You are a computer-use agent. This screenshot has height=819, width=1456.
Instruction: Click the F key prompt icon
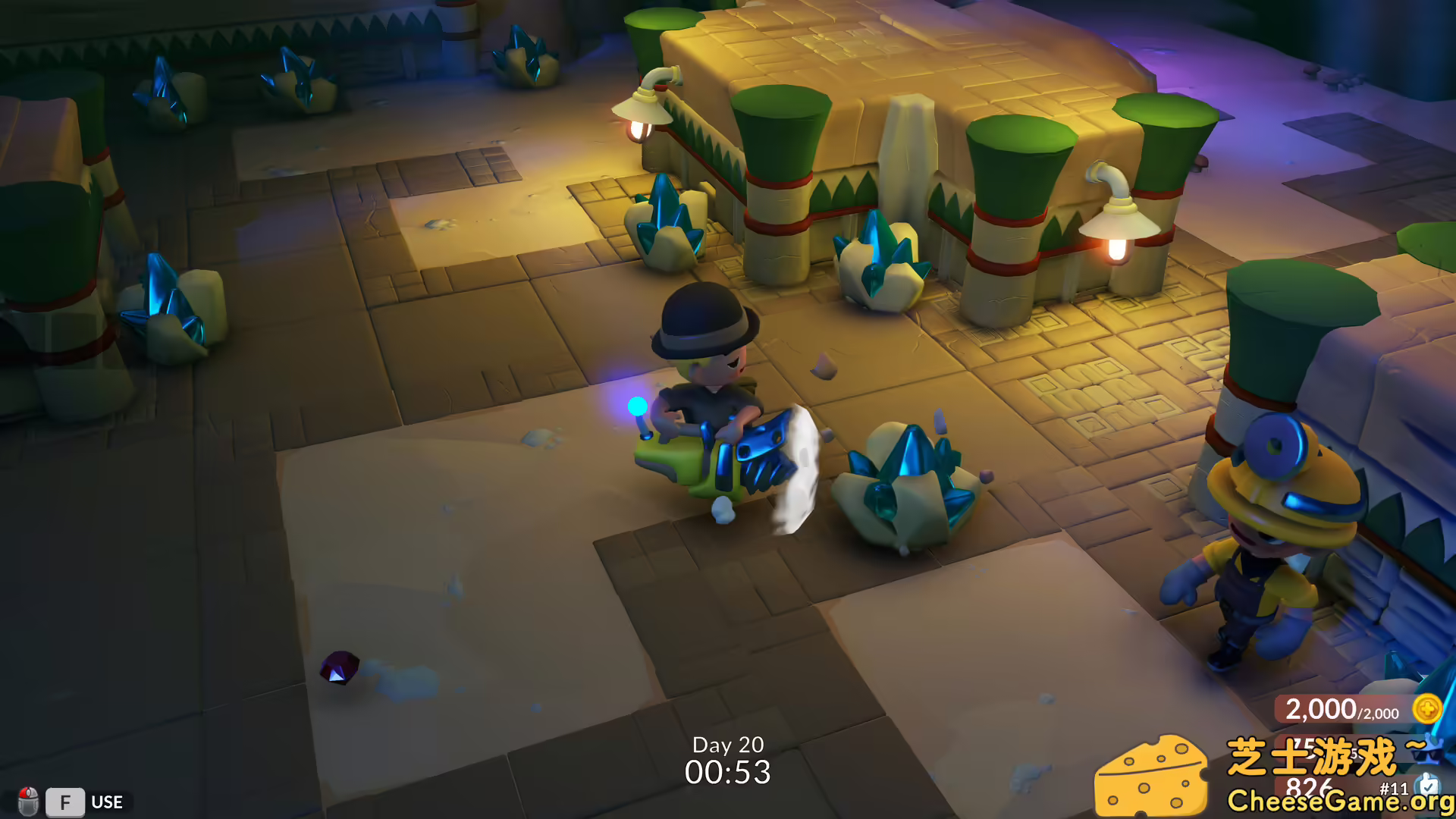65,802
